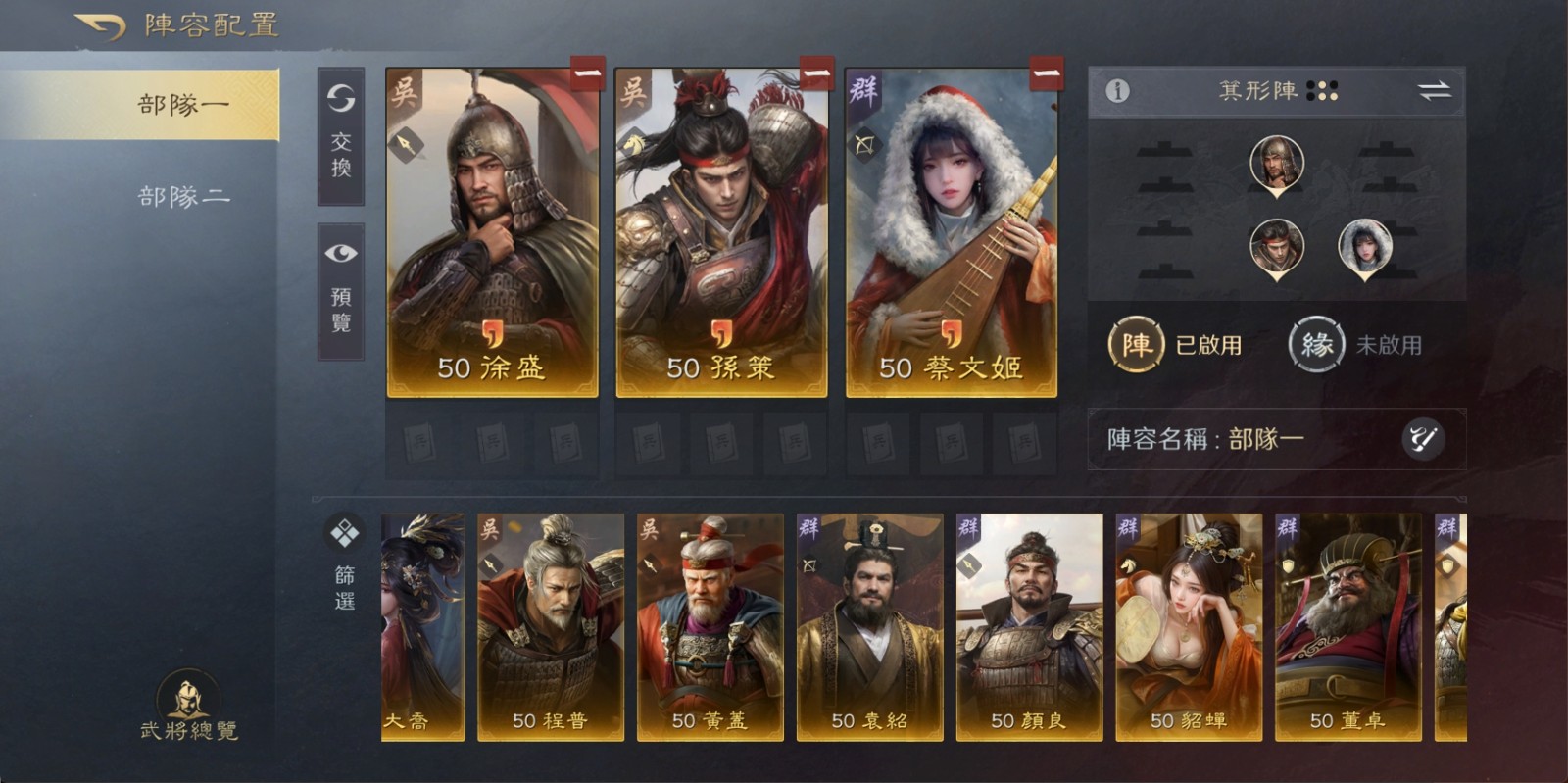Remove 蔡文姬 with the red minus button
Screen dimensions: 1568x783
click(x=1046, y=73)
